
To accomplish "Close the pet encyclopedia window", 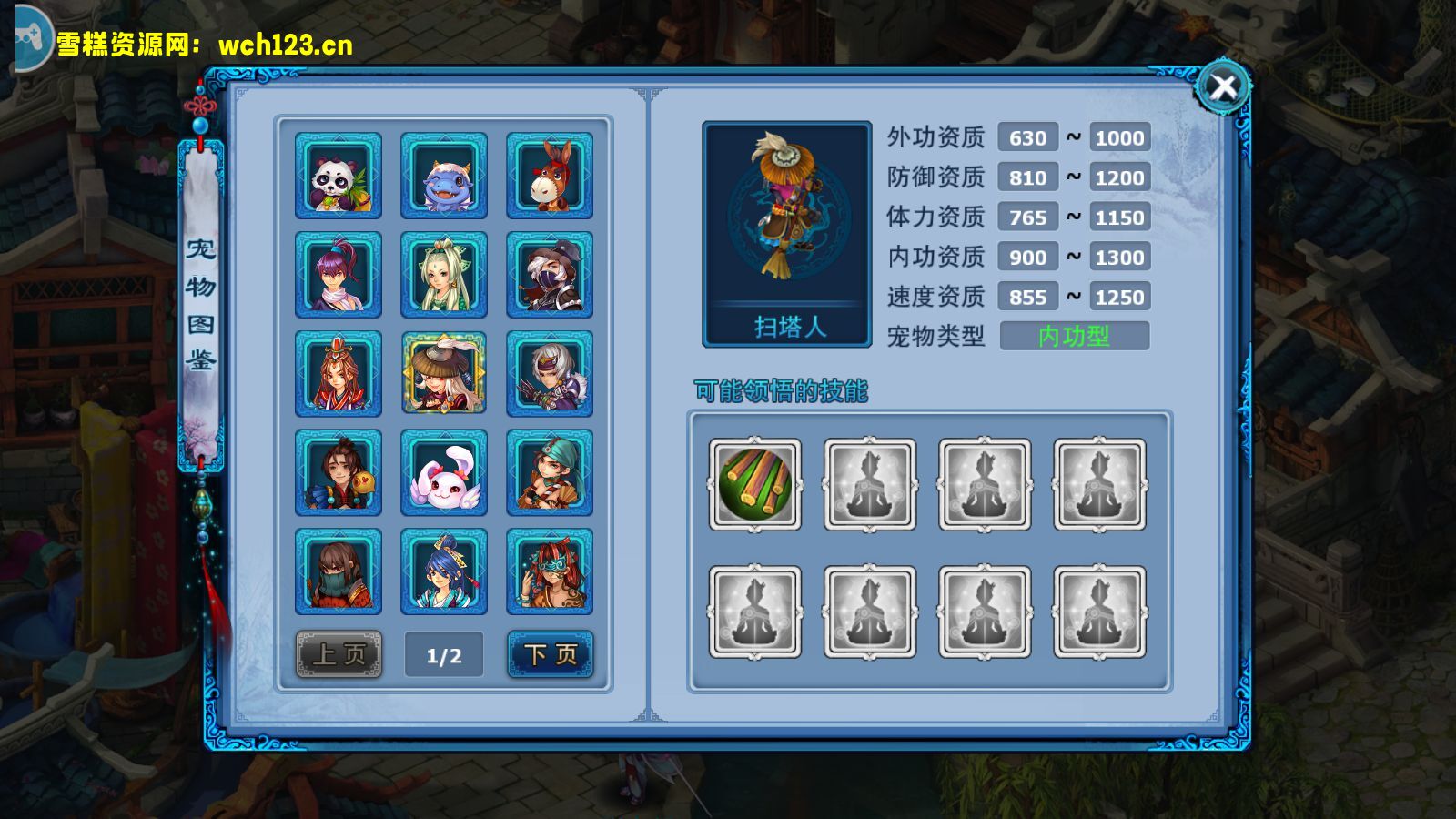I will pyautogui.click(x=1223, y=87).
